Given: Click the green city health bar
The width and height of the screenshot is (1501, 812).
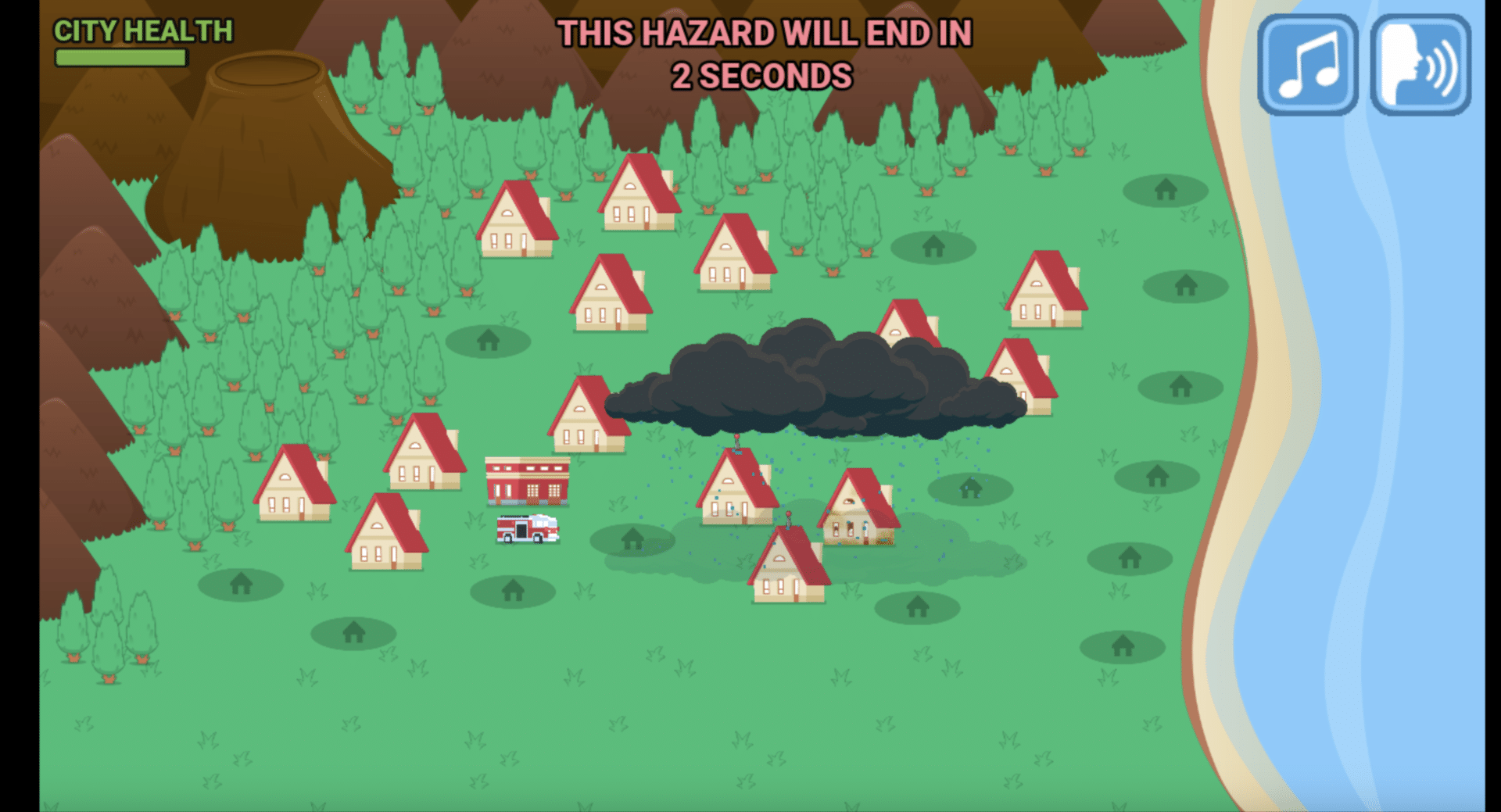Looking at the screenshot, I should 120,56.
